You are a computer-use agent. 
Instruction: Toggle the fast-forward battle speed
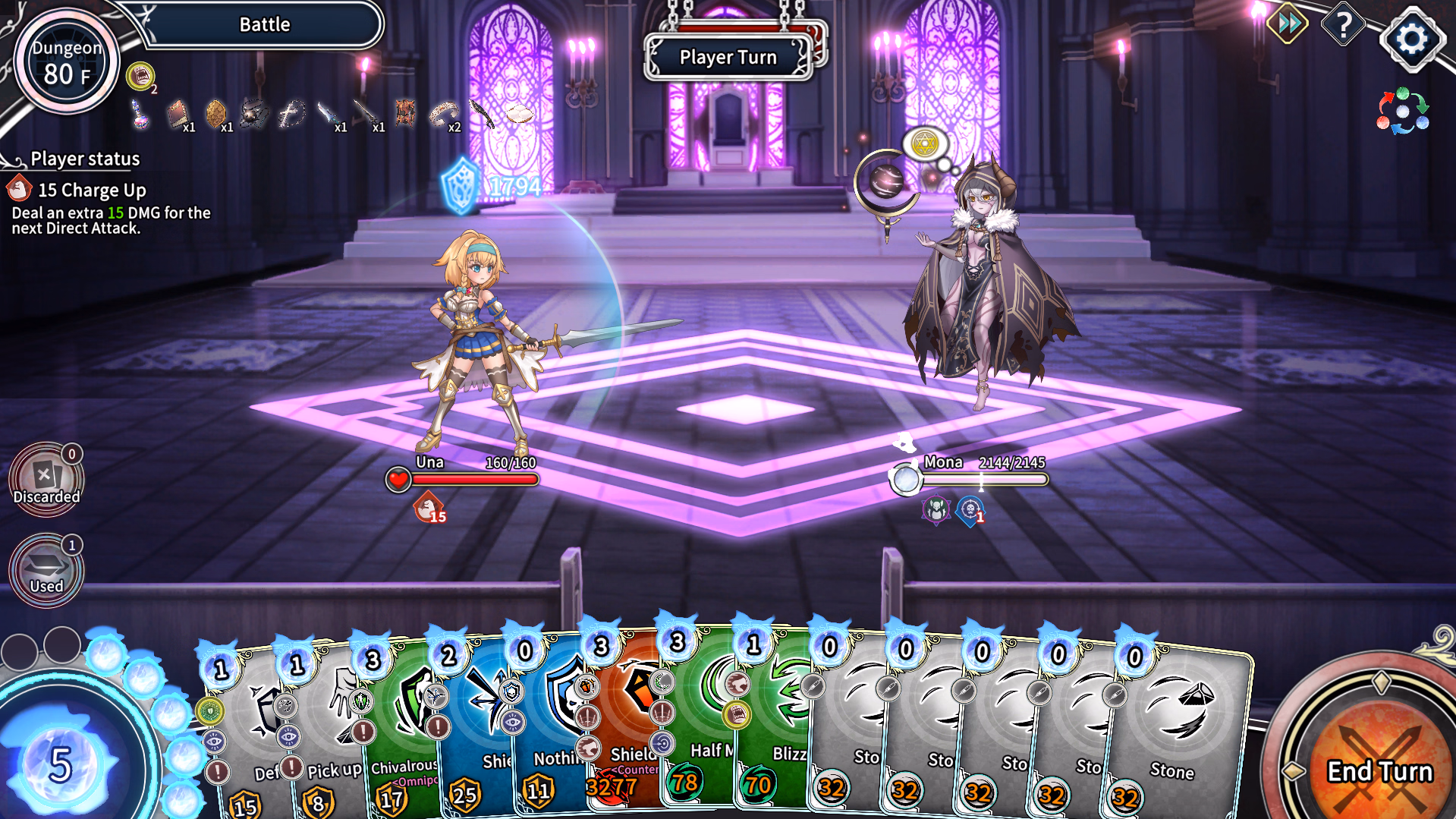tap(1288, 24)
